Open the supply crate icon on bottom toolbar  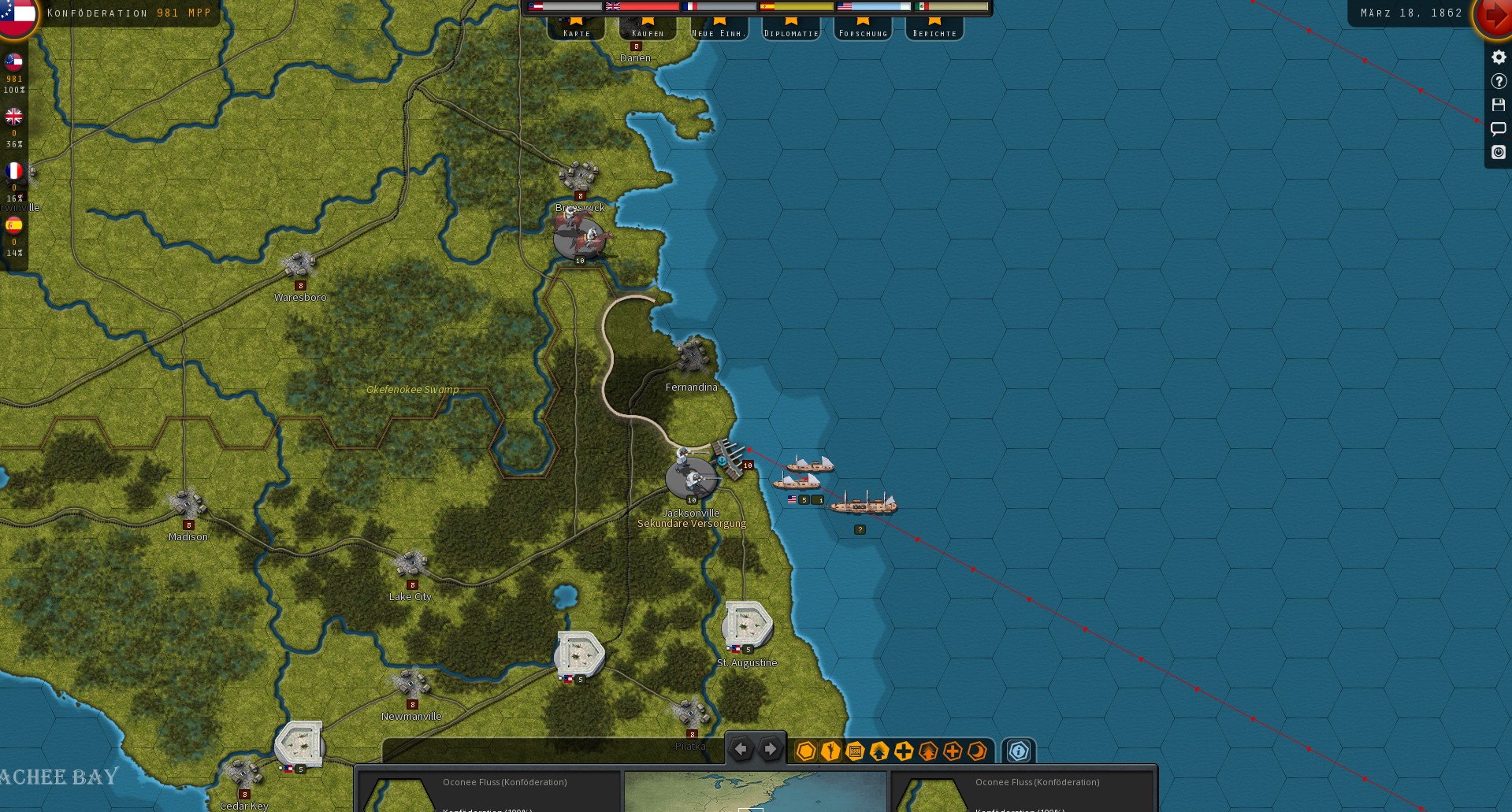[x=854, y=751]
